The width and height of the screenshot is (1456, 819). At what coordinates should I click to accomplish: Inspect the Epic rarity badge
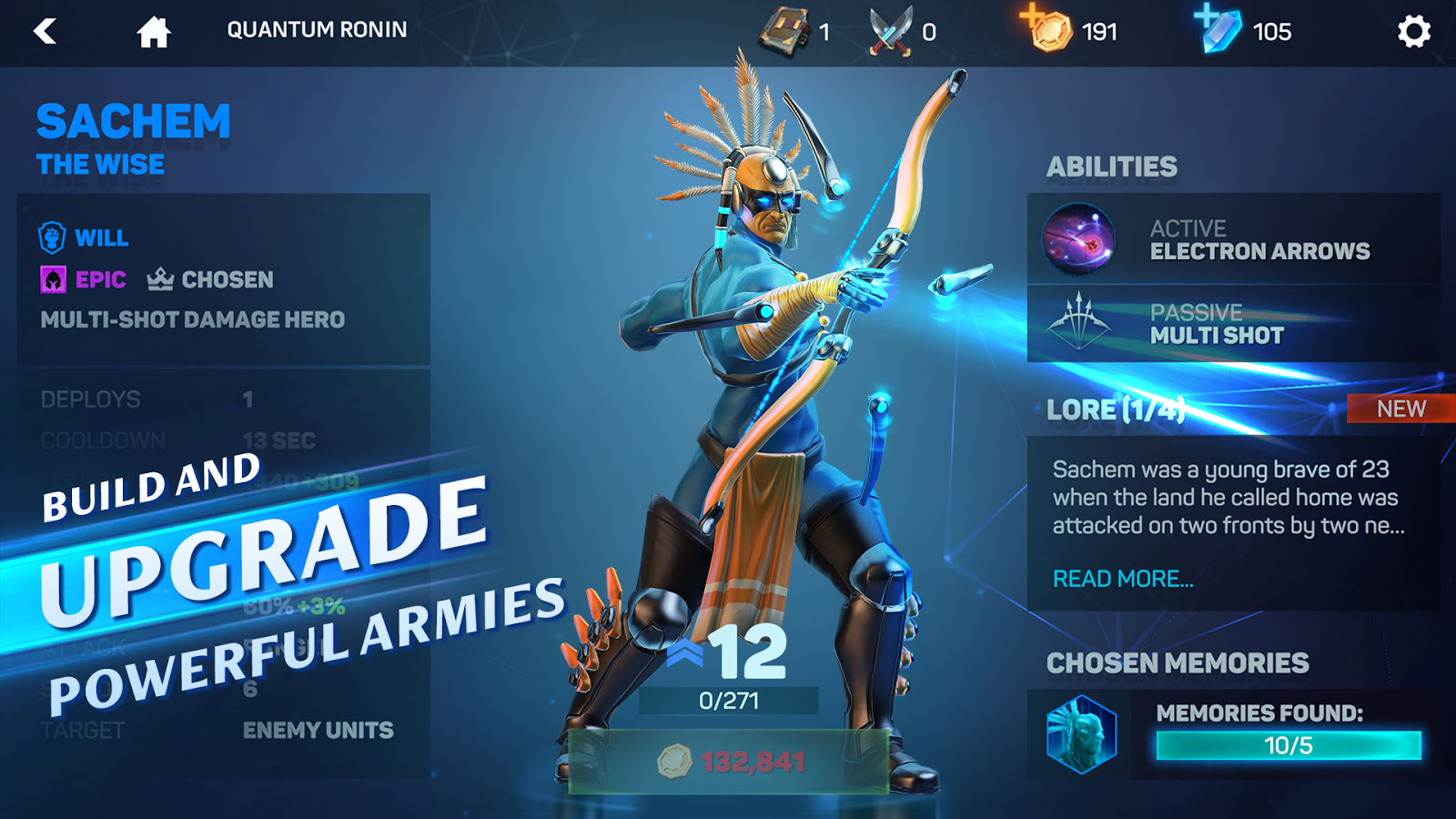[54, 279]
